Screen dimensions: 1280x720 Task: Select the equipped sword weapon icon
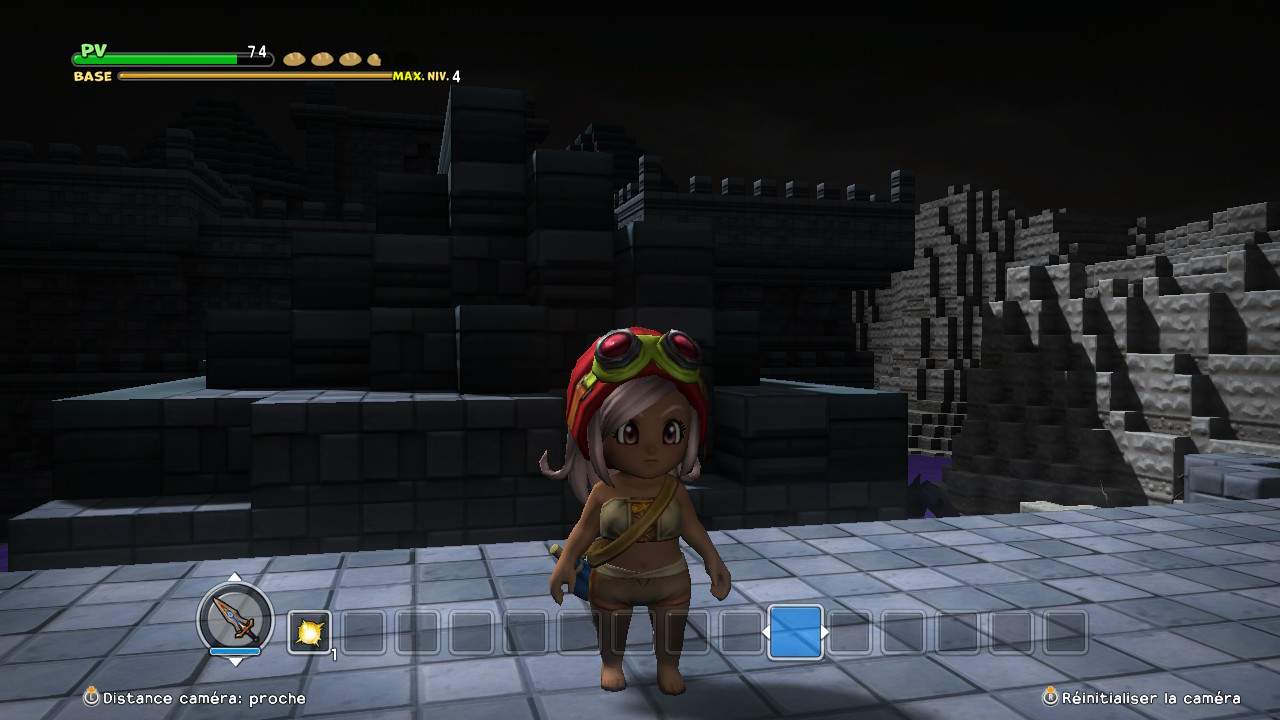pos(235,617)
